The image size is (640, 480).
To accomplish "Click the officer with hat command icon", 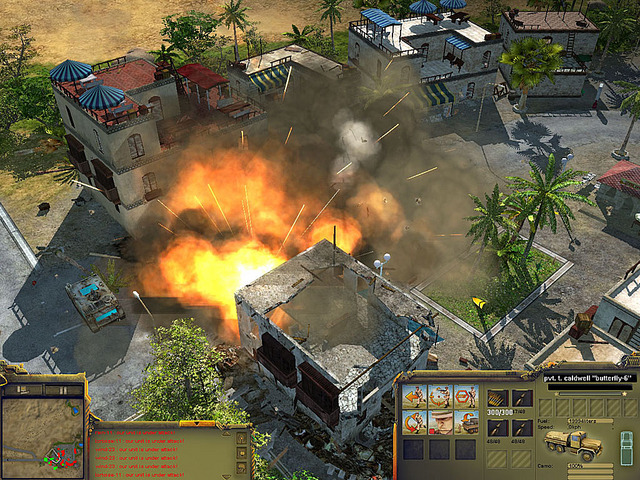I will (440, 421).
